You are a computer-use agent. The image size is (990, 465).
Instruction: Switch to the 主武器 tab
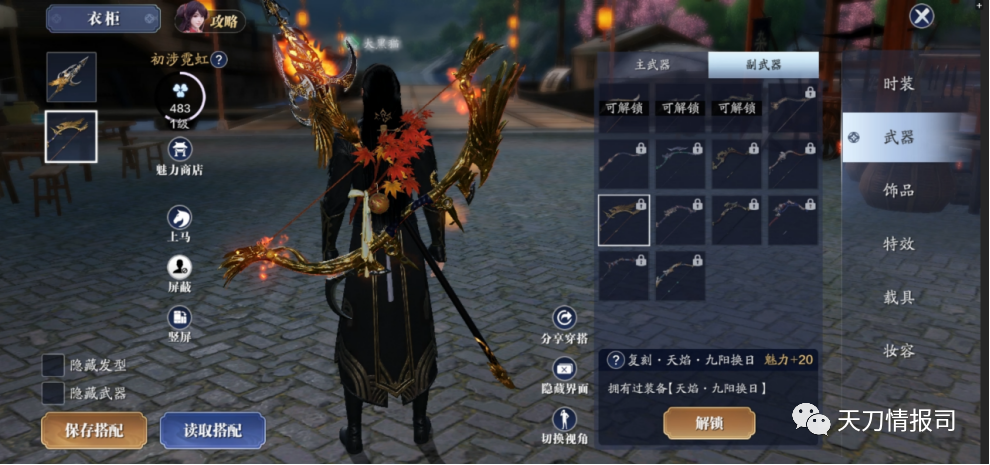tap(652, 65)
